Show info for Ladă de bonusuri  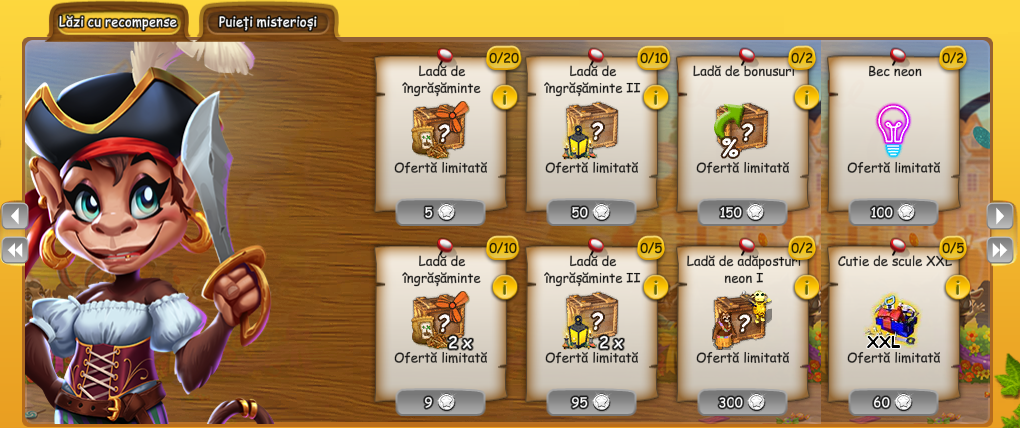[806, 97]
